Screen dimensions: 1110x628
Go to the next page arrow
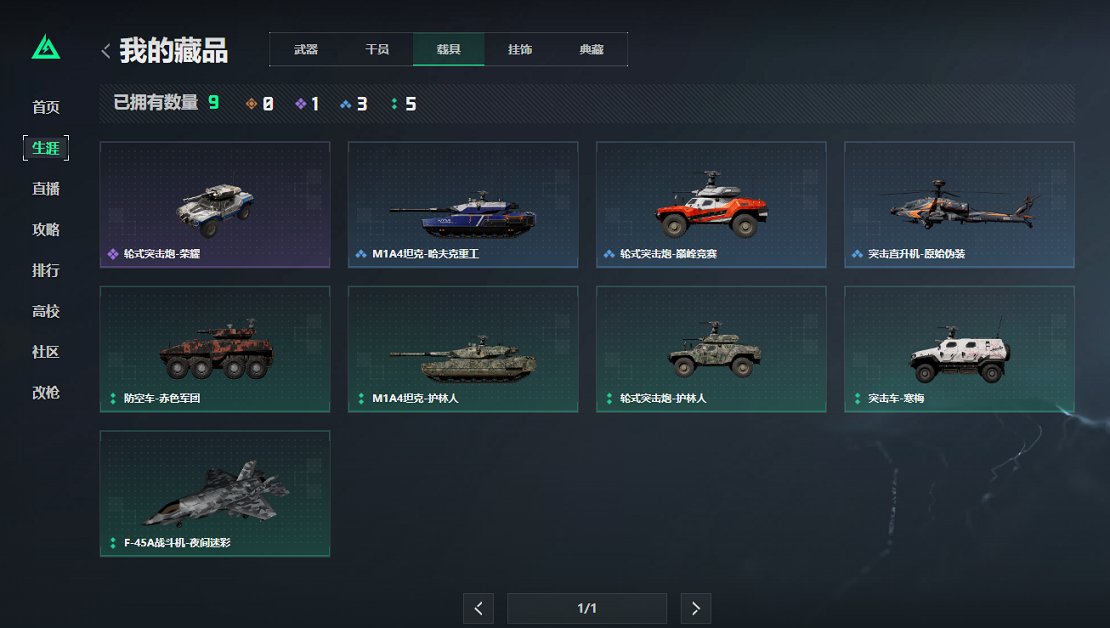pyautogui.click(x=696, y=608)
